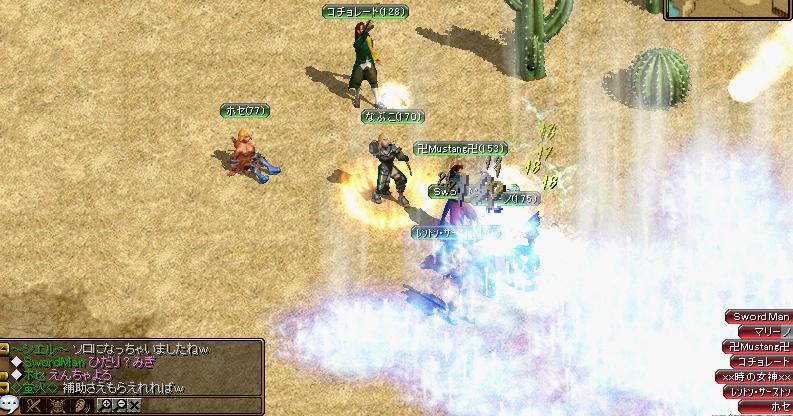Toggle the skull face chat icon
793x416 pixels.
tap(56, 406)
